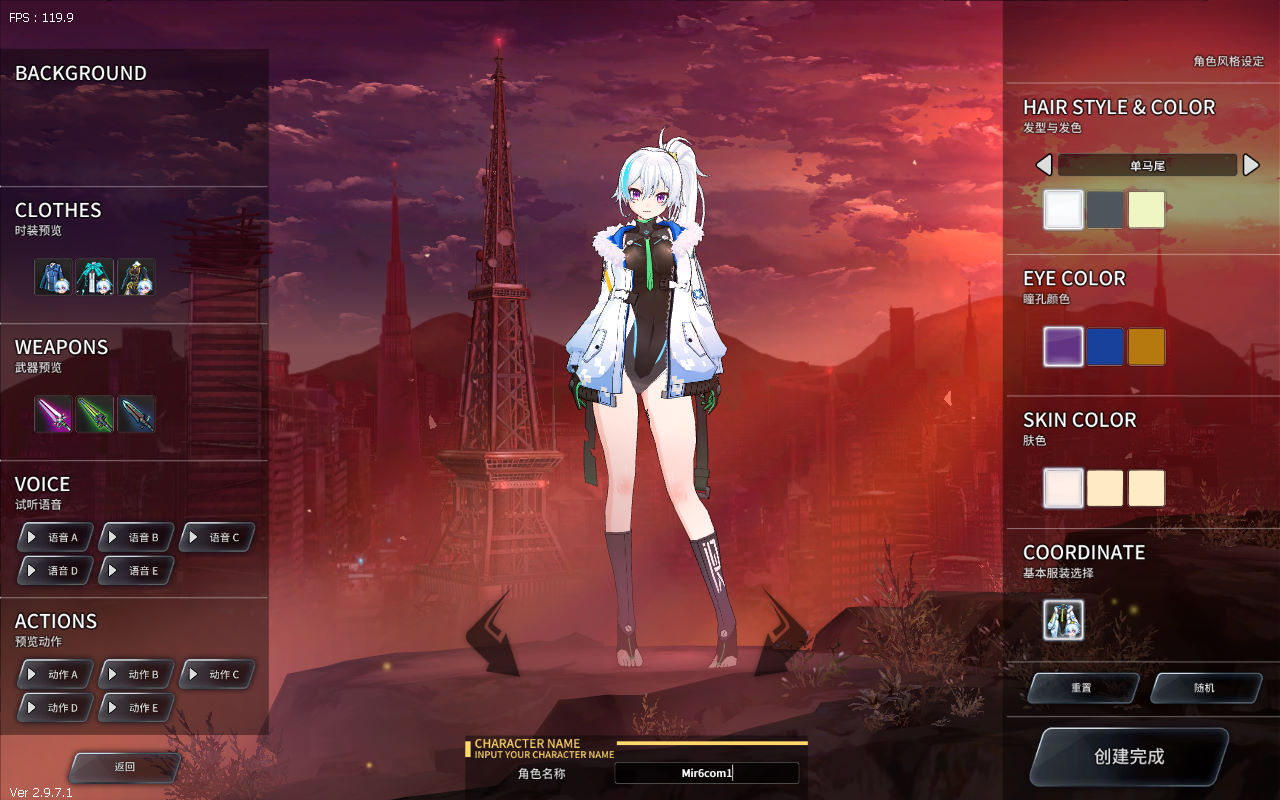Play voice sample 语音 A
The image size is (1280, 800).
point(56,537)
